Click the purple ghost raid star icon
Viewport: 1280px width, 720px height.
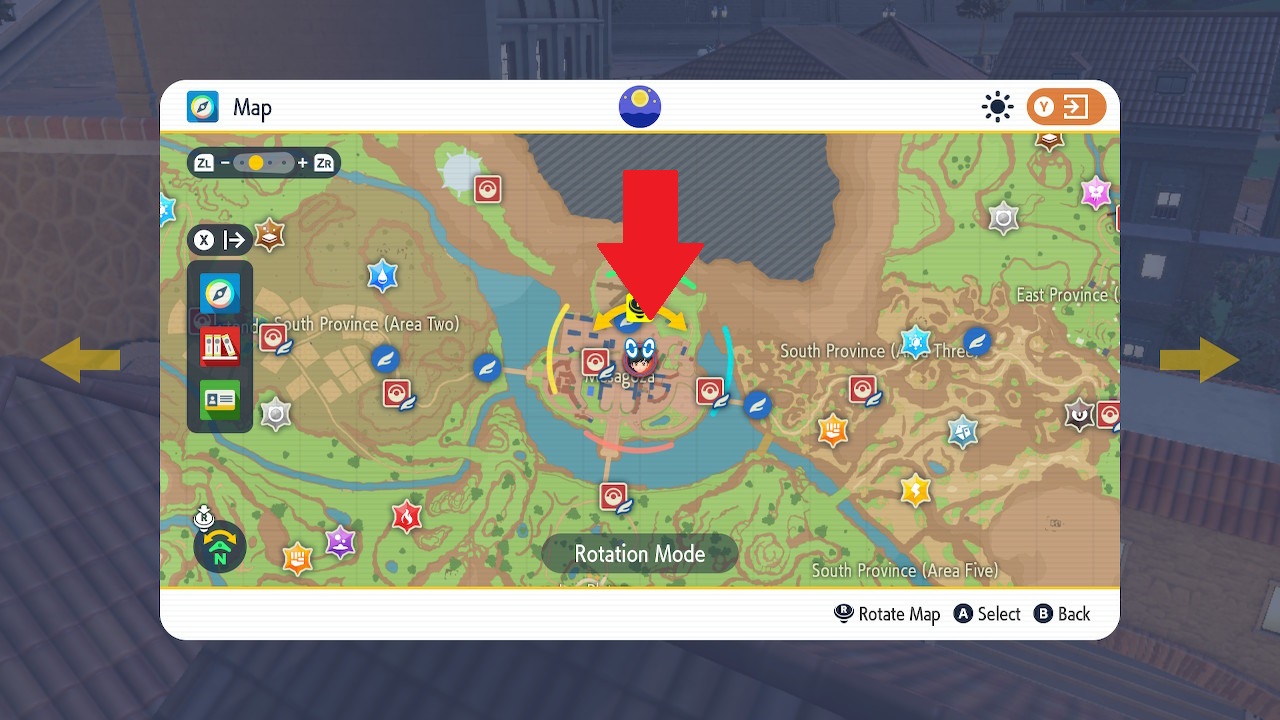click(339, 543)
